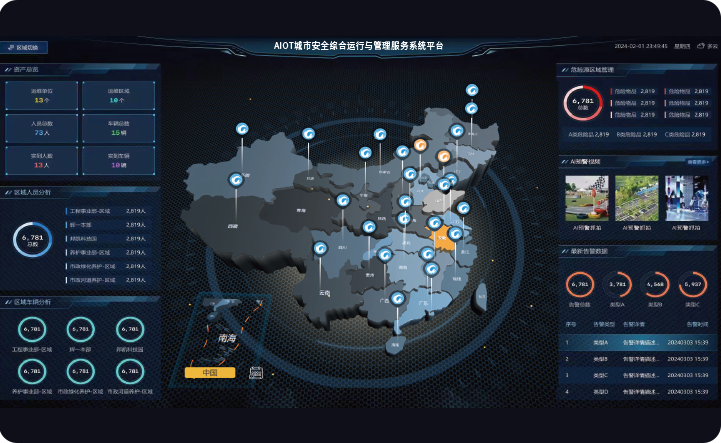Screen dimensions: 721x443
Task: Open the first AI预警 video thumbnail
Action: 586,198
